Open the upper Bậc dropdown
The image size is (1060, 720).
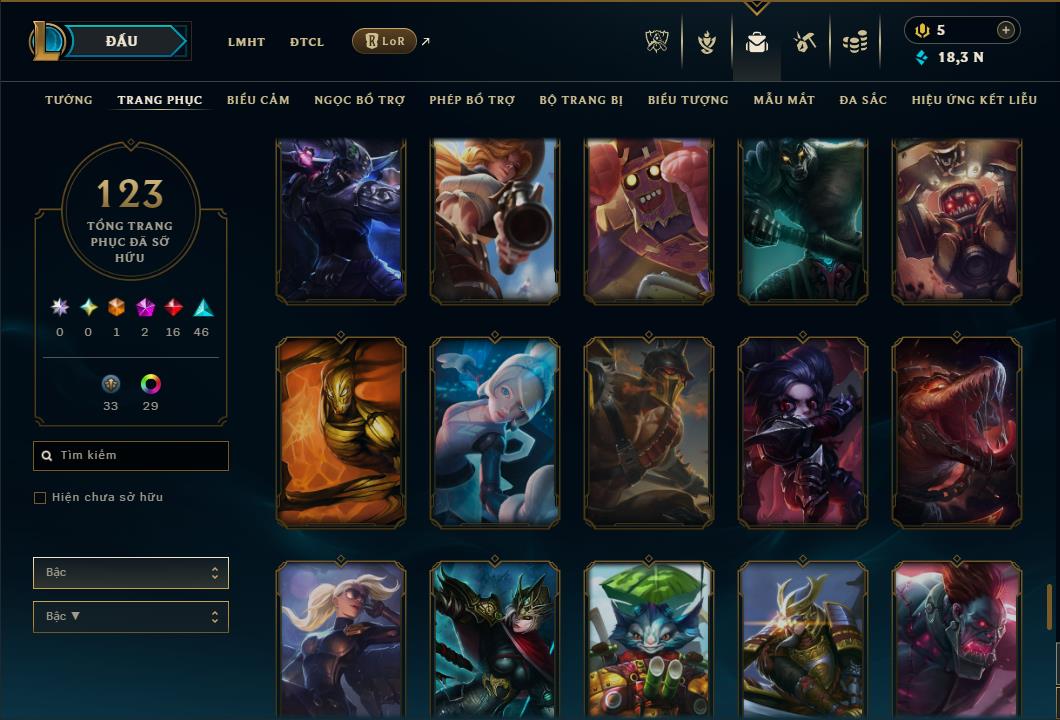point(131,573)
